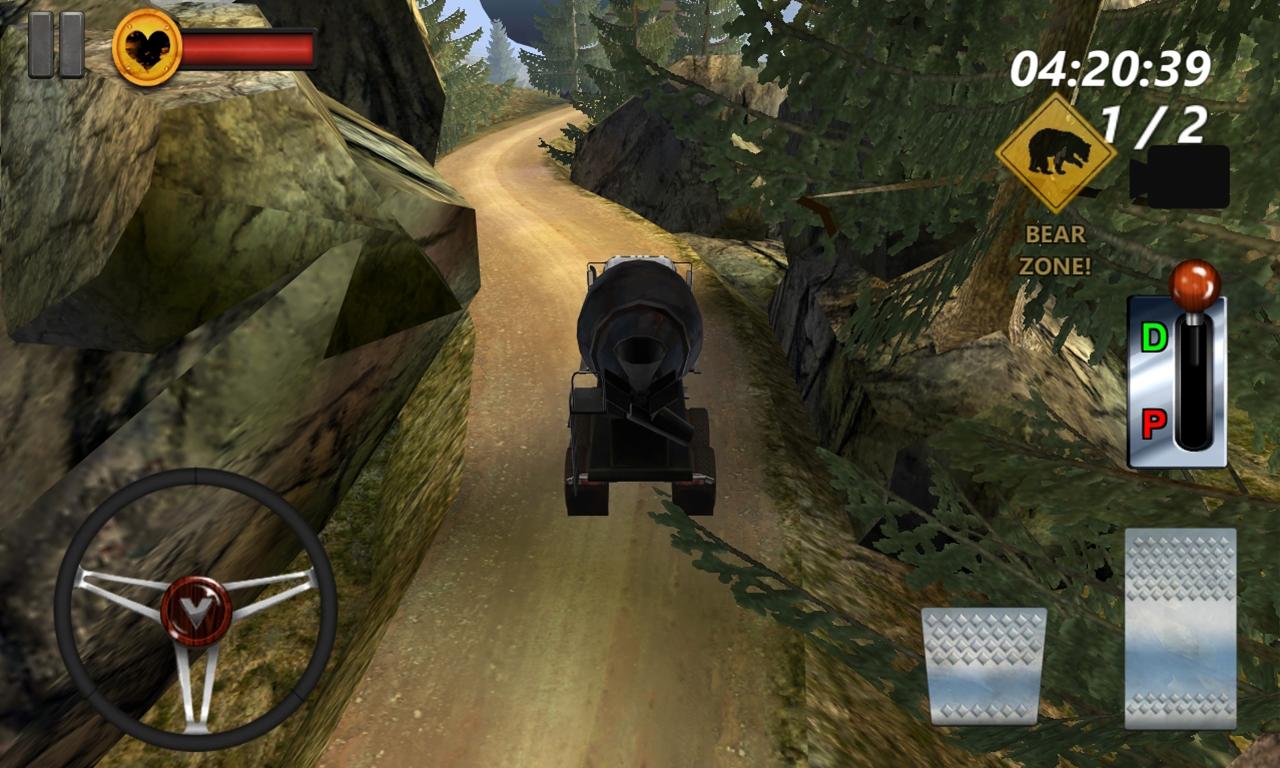1280x768 pixels.
Task: Tap the pause icon
Action: click(x=57, y=44)
